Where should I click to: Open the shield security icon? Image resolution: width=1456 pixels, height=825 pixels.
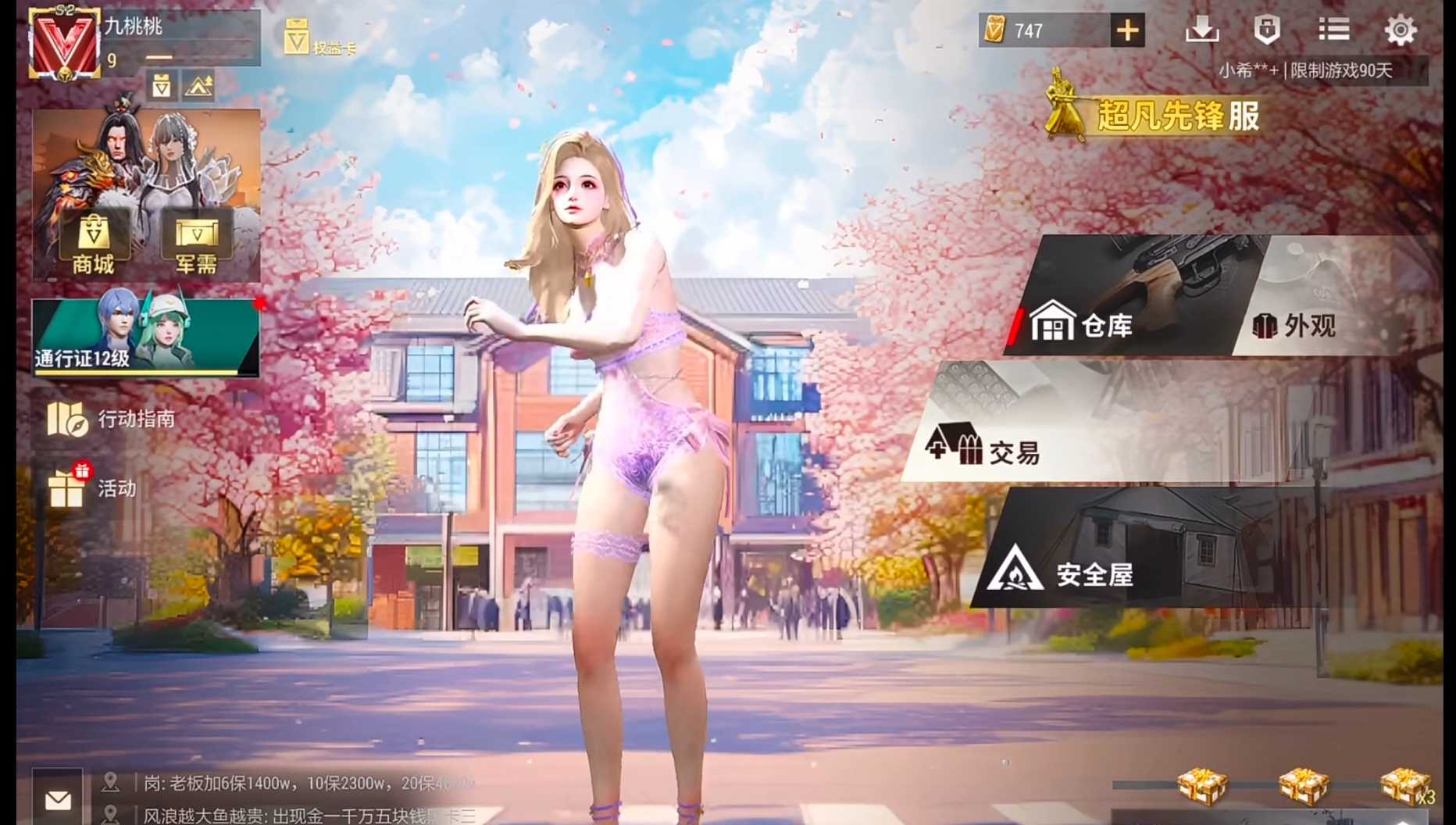coord(1266,30)
